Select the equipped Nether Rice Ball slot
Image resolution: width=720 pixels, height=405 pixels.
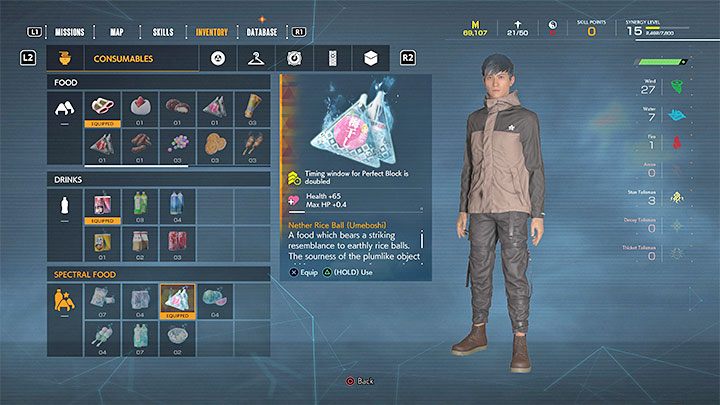(178, 299)
